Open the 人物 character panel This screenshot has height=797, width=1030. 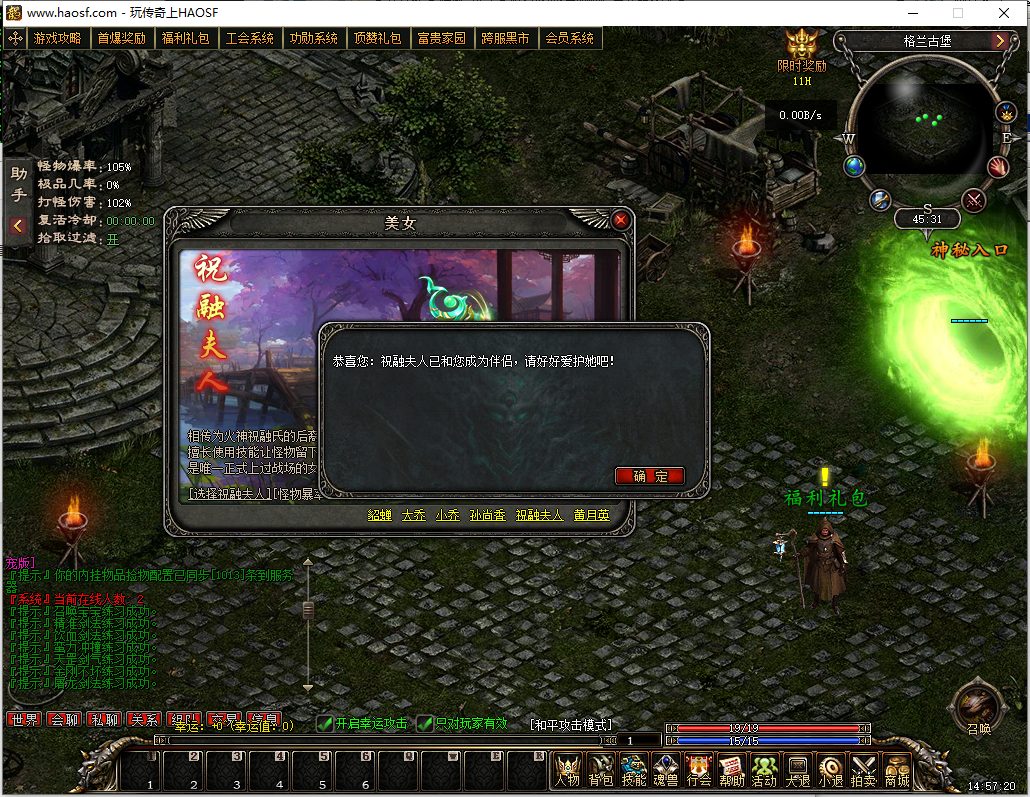point(568,770)
